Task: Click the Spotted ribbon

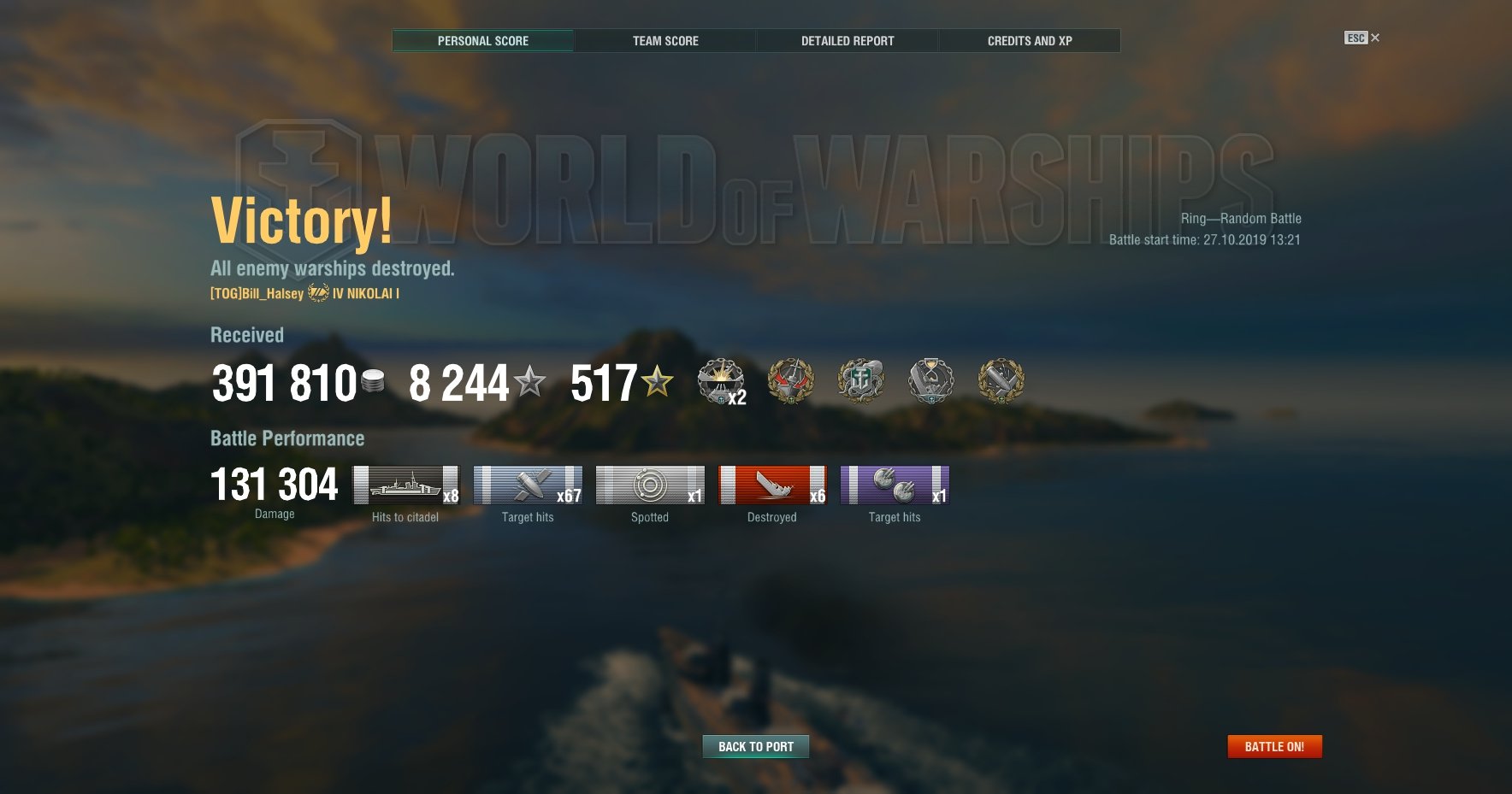Action: point(650,485)
